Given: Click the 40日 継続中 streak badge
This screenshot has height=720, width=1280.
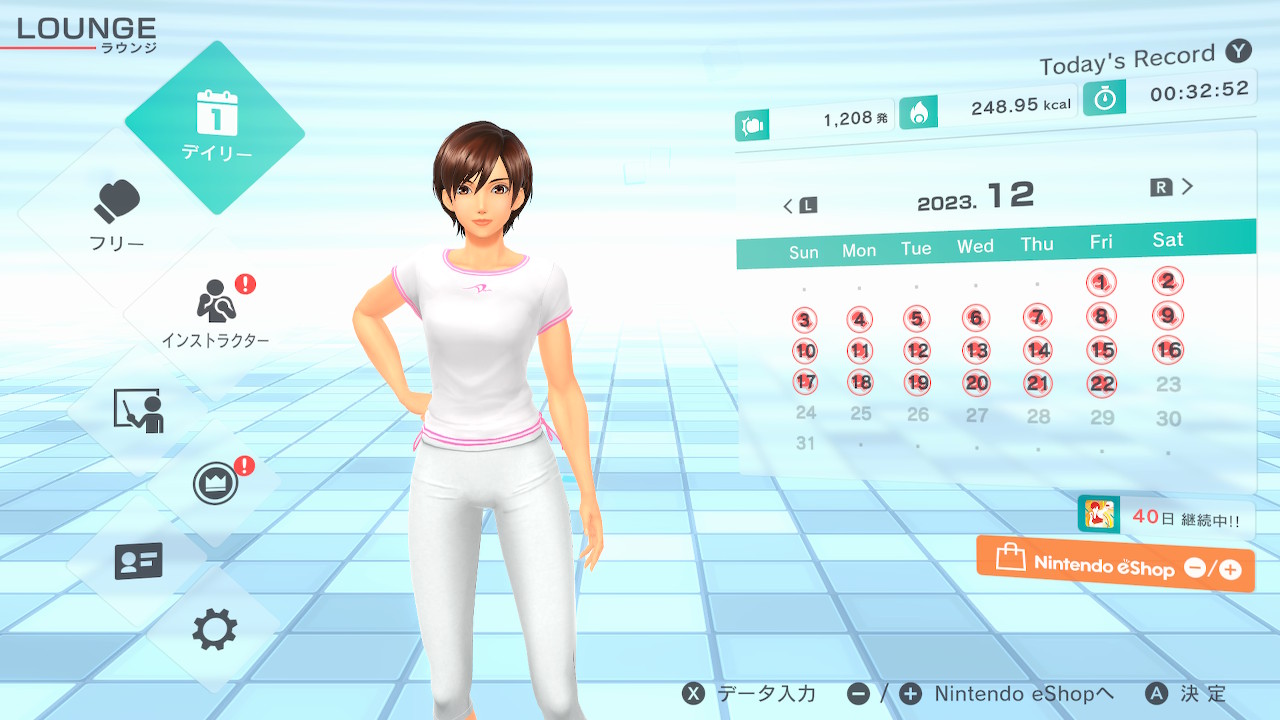Looking at the screenshot, I should click(1165, 518).
